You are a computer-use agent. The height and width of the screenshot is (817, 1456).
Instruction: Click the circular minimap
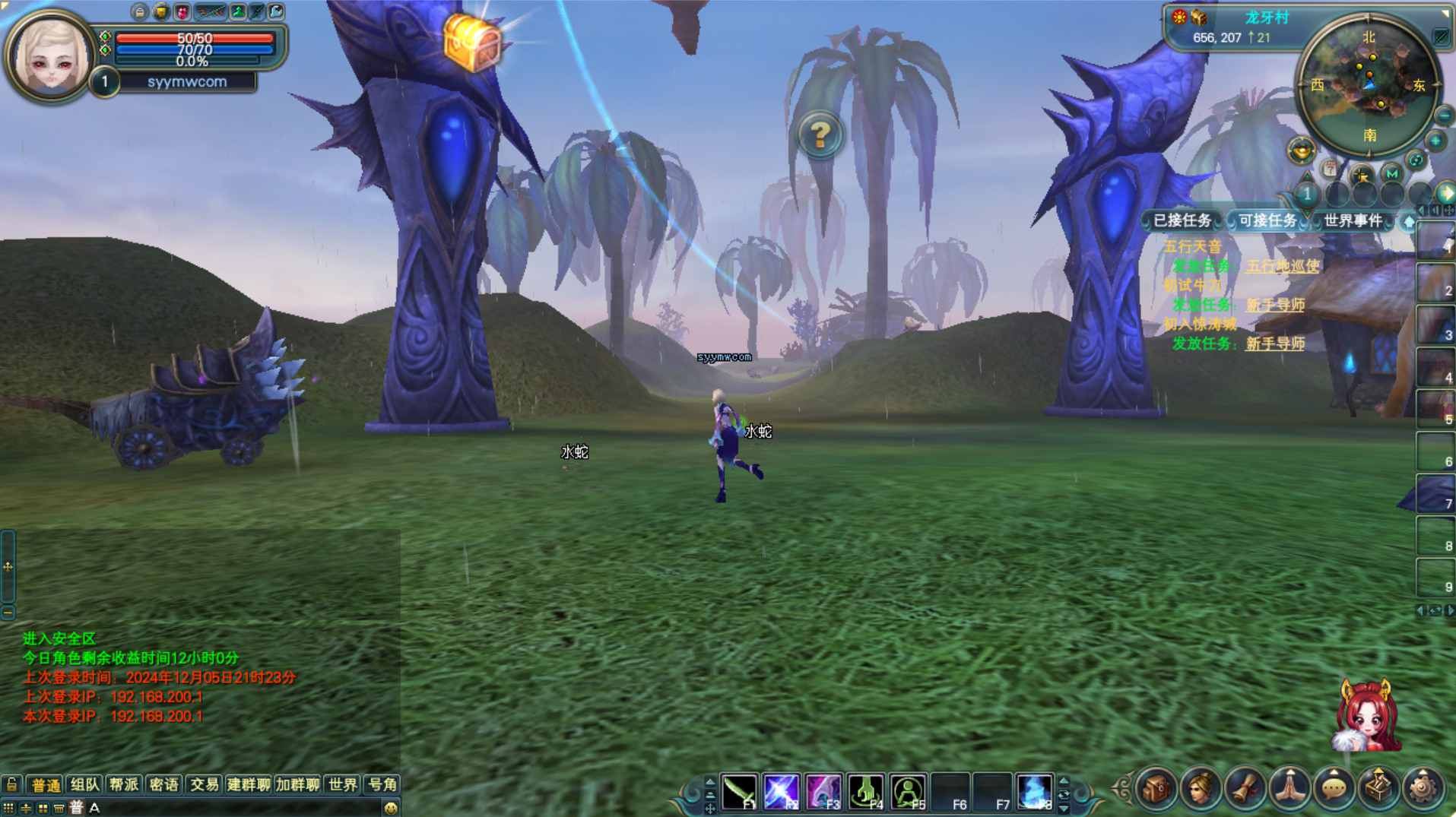point(1369,85)
